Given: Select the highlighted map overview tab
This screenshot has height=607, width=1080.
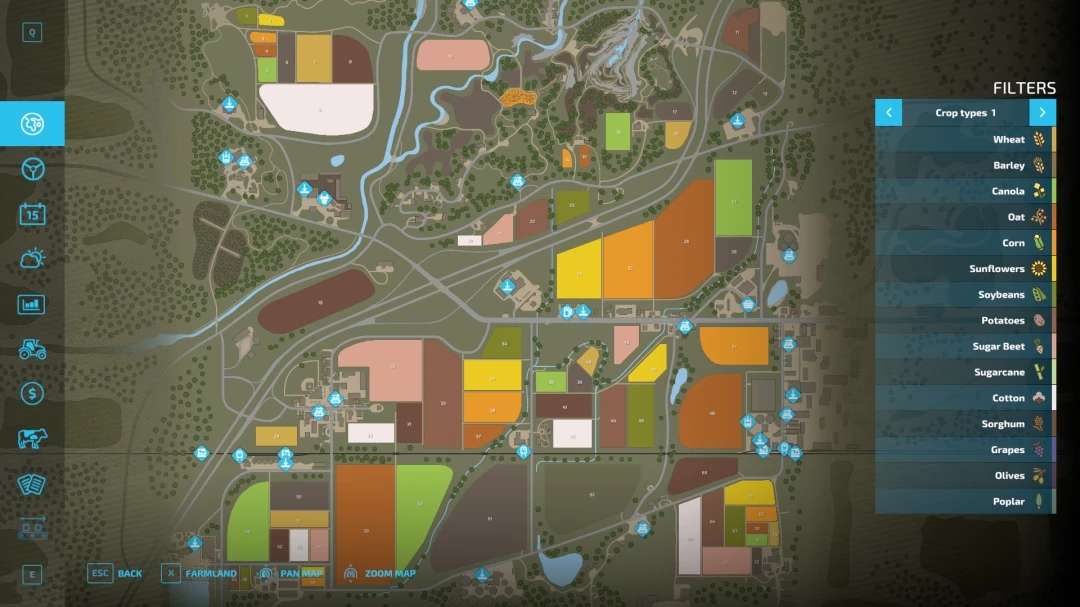Looking at the screenshot, I should click(32, 124).
